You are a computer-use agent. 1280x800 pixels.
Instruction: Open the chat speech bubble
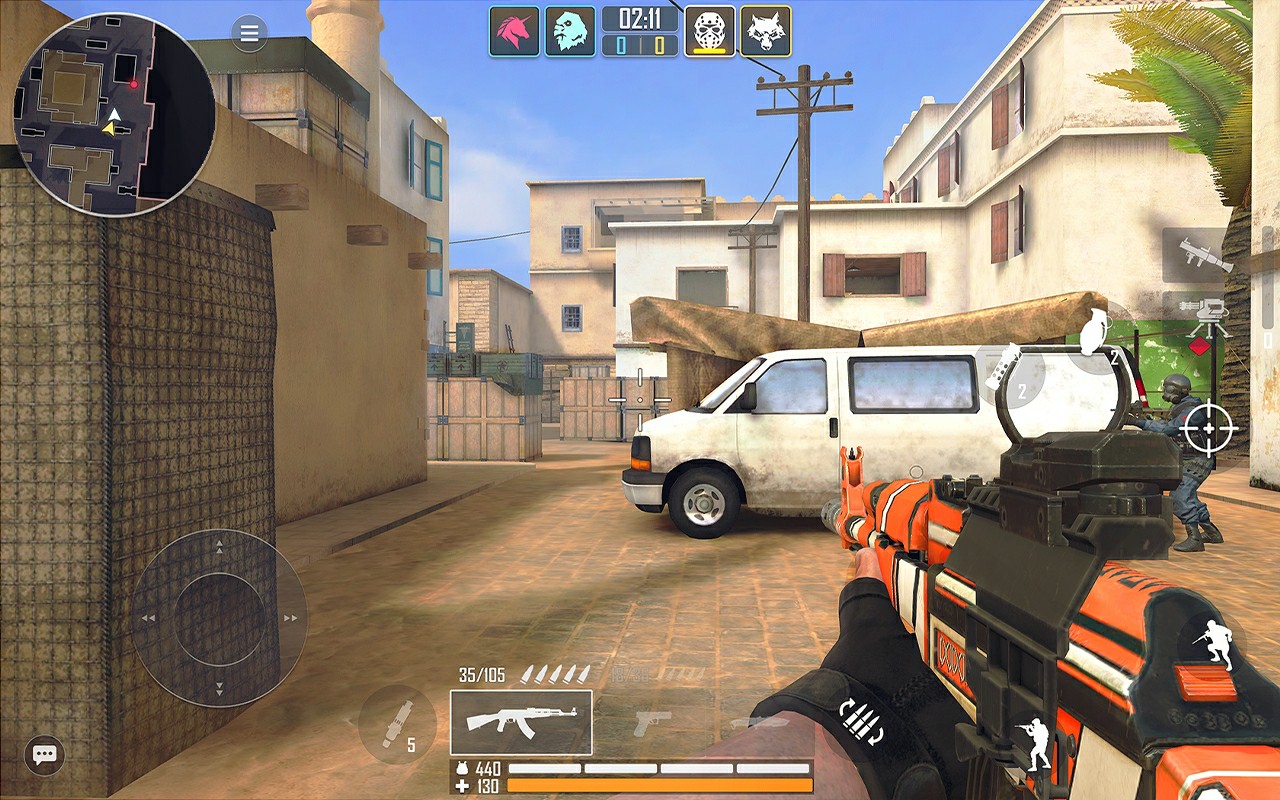(x=44, y=755)
